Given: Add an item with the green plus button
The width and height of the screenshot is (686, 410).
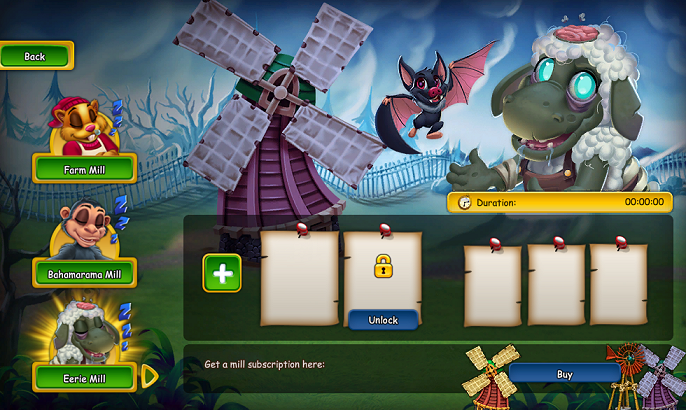Looking at the screenshot, I should [222, 273].
